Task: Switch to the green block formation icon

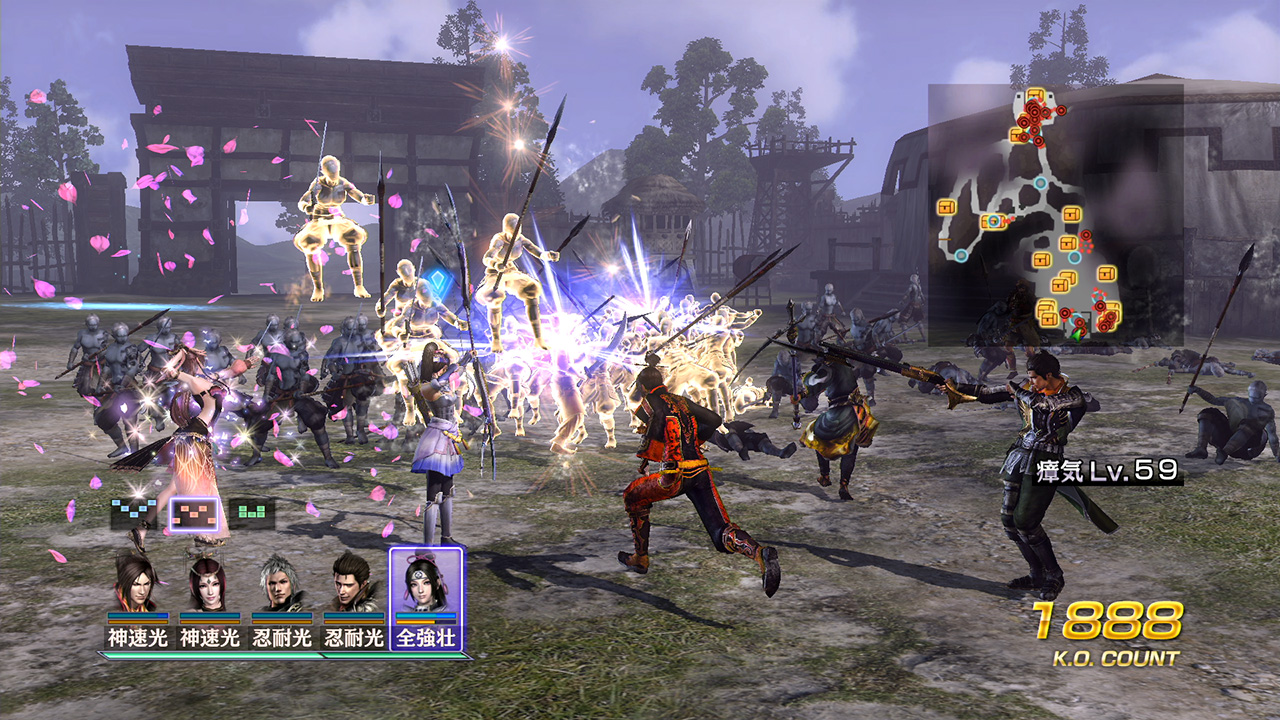Action: [252, 514]
